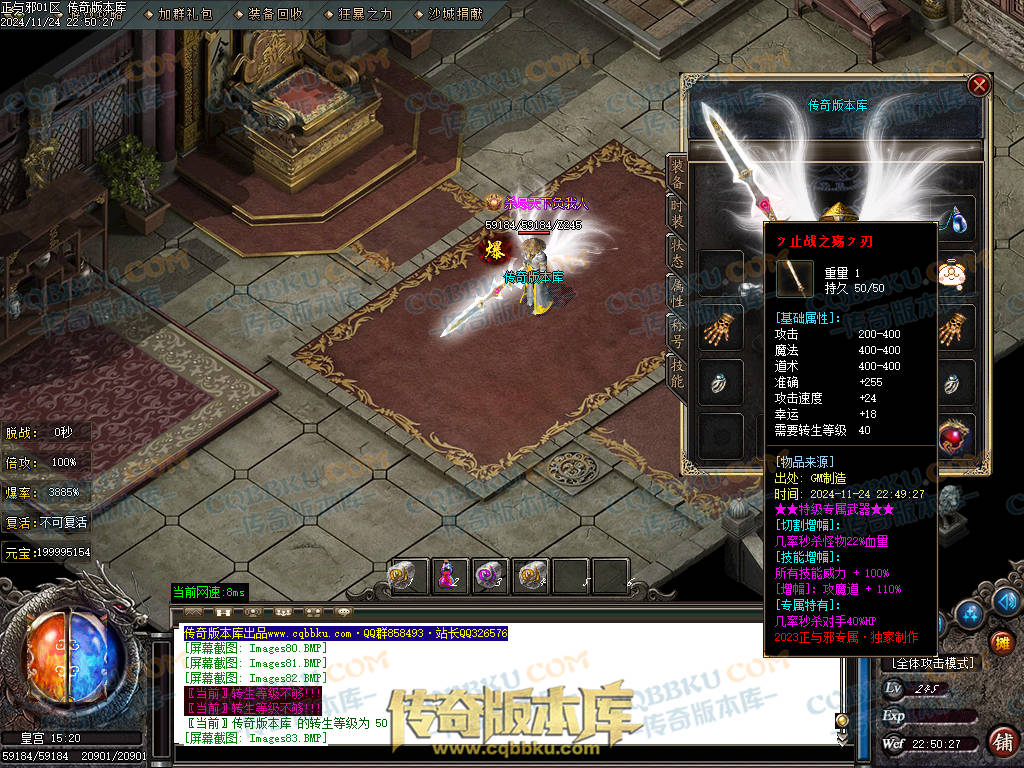This screenshot has height=768, width=1024.
Task: Open the 技能 skills tab
Action: coord(677,370)
